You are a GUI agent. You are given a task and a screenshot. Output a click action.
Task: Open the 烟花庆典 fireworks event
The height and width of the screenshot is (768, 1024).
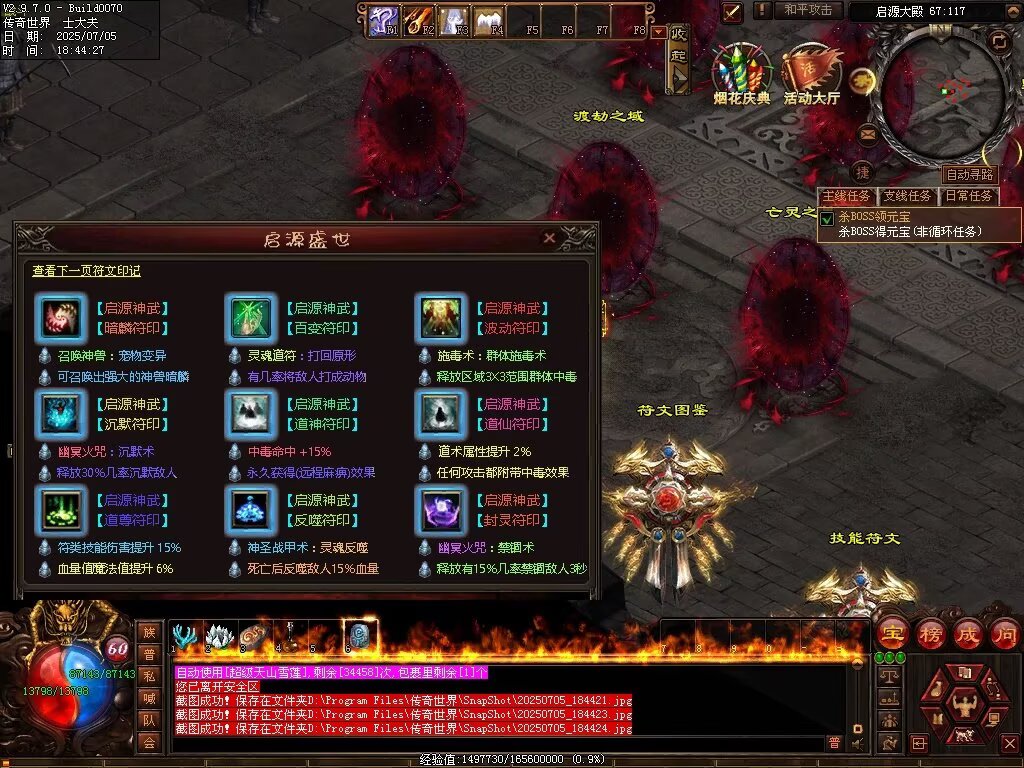pyautogui.click(x=741, y=75)
